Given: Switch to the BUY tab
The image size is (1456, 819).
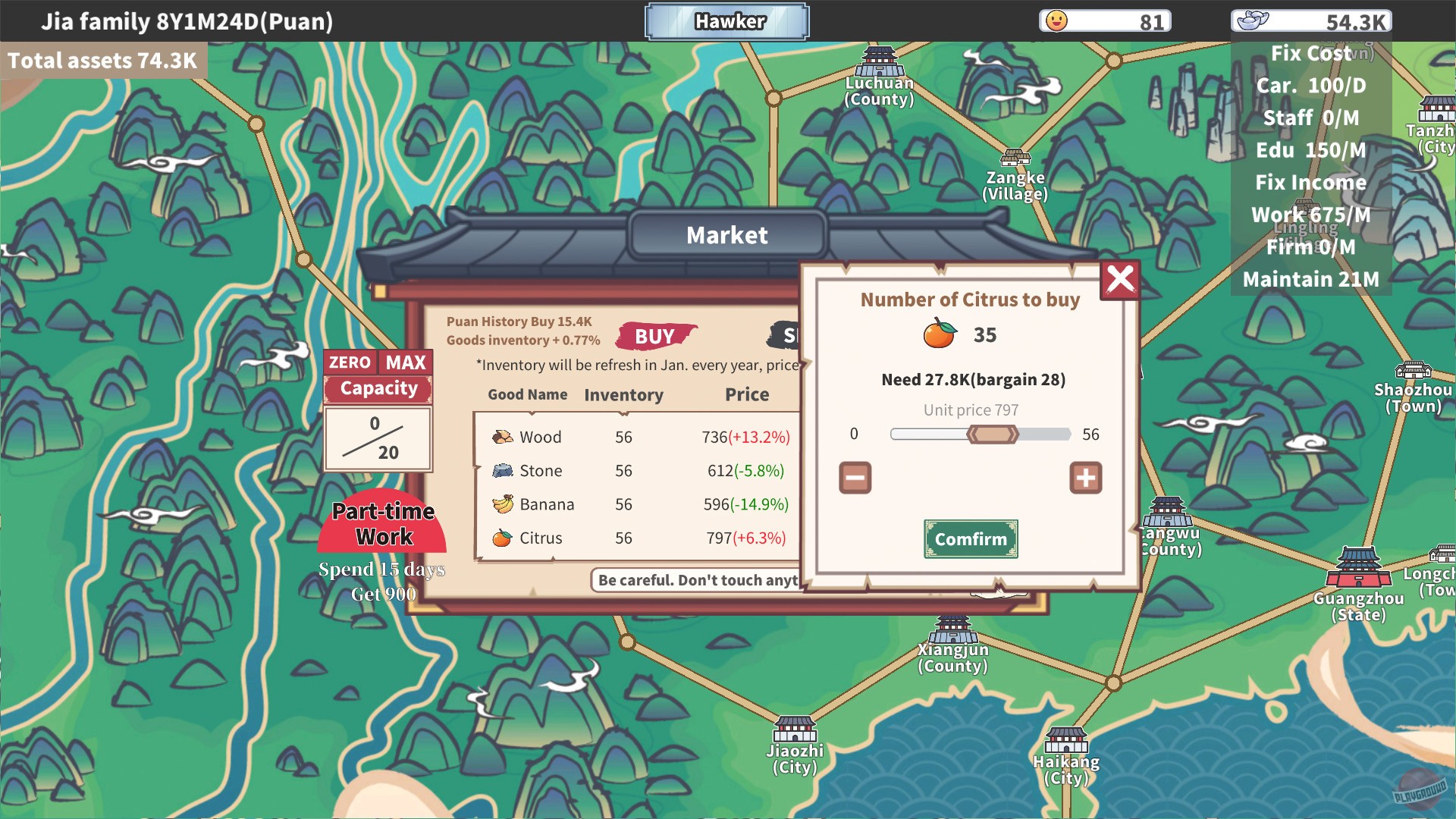Looking at the screenshot, I should [655, 336].
